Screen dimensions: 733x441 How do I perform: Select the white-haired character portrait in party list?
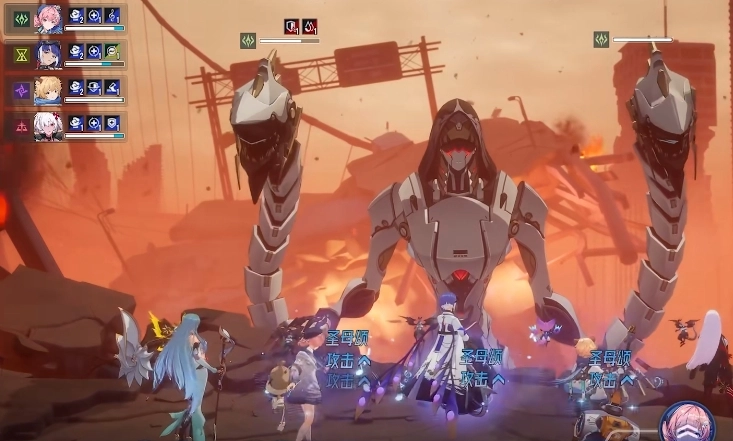pyautogui.click(x=49, y=125)
